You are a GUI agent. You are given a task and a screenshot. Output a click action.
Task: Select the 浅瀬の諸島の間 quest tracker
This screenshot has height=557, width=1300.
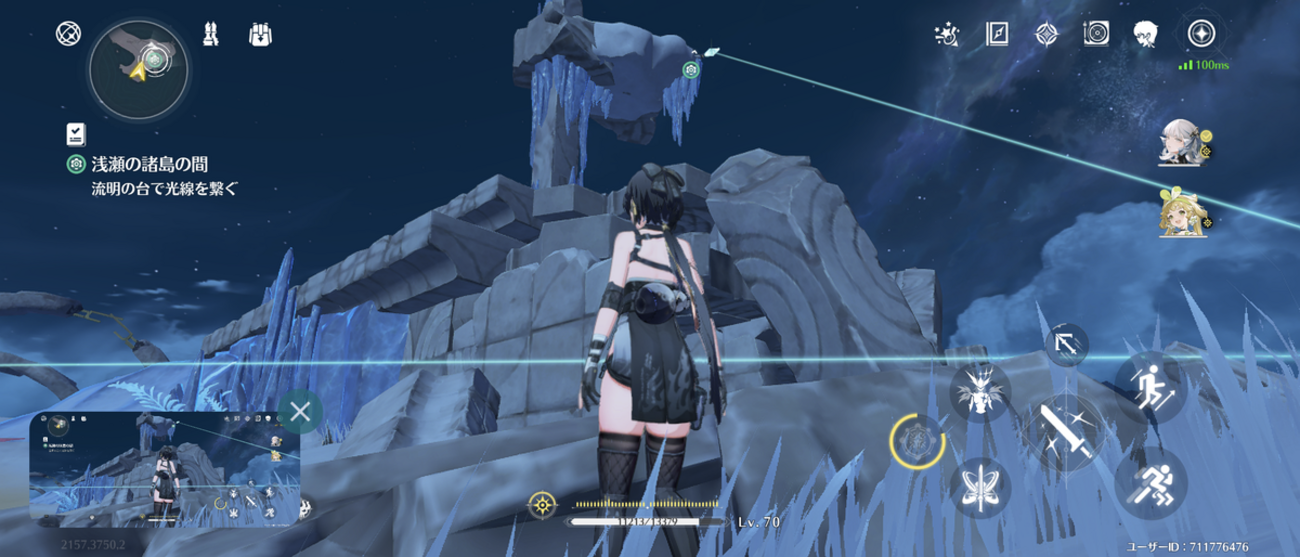pos(148,164)
